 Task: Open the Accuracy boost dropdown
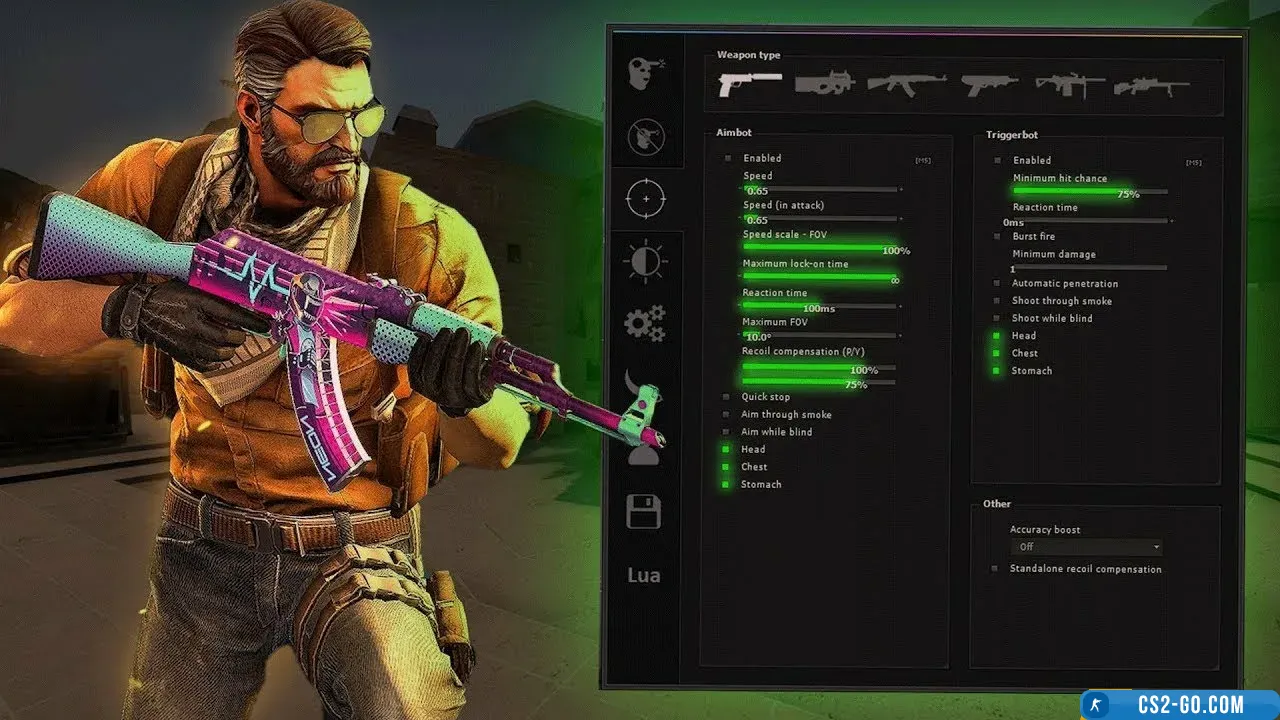1086,547
